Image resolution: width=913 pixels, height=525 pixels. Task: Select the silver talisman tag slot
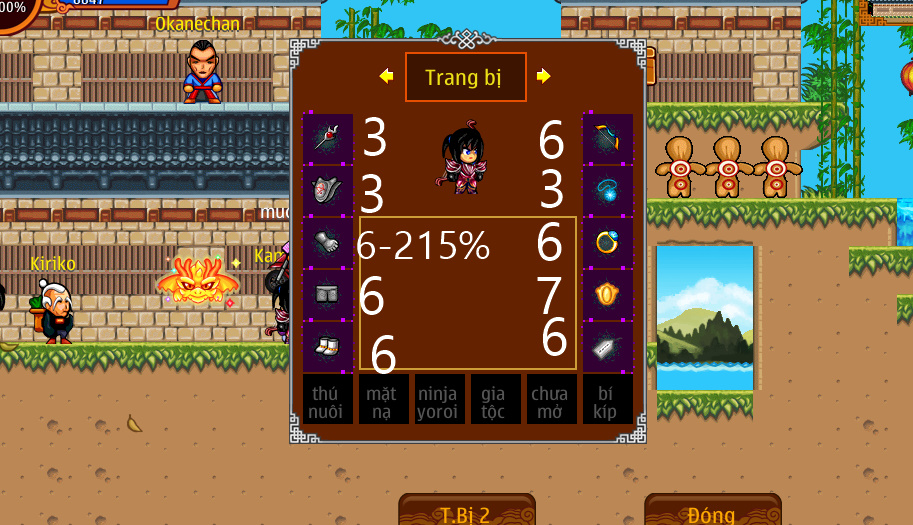coord(608,347)
